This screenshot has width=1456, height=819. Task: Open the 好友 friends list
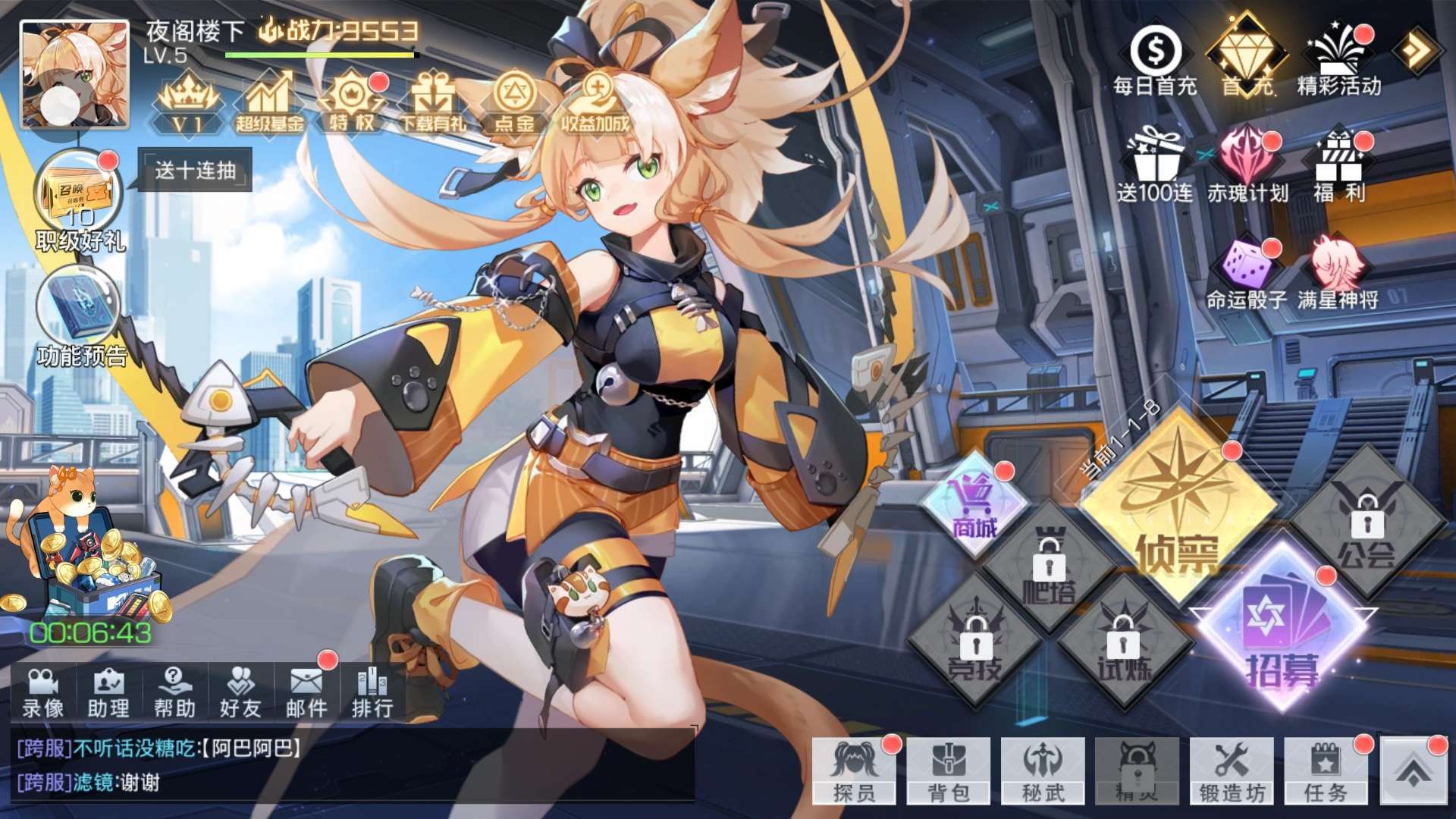pyautogui.click(x=240, y=692)
